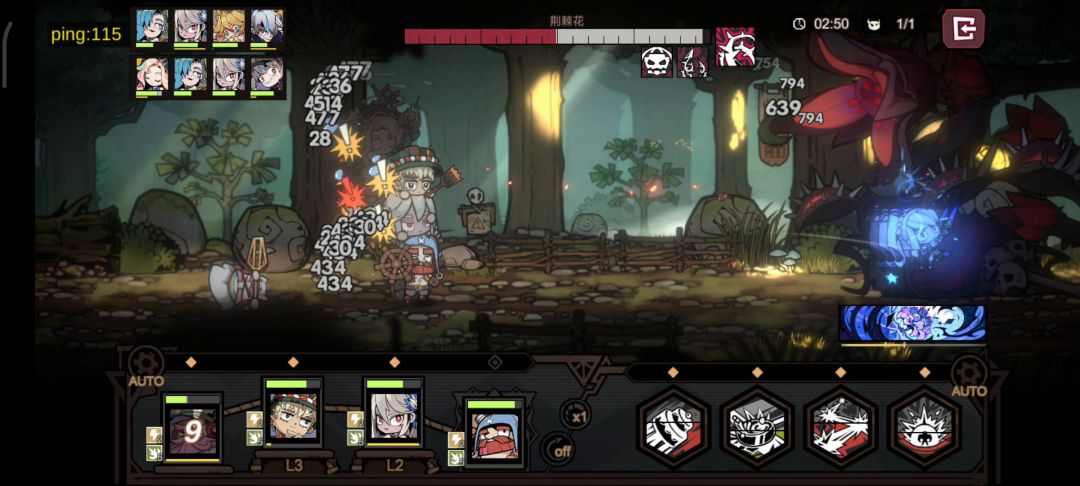Inspect the boss thorn claw status icon

pyautogui.click(x=692, y=62)
